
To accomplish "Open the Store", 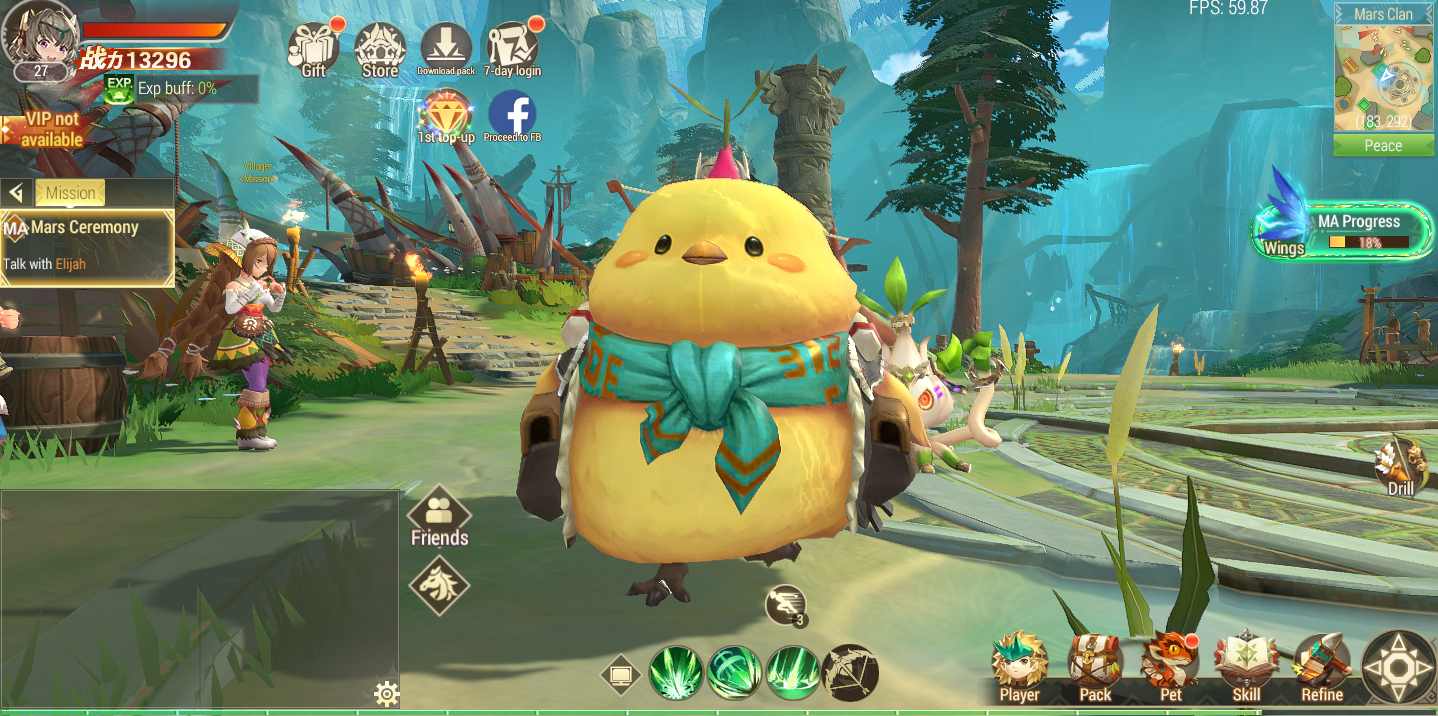I will point(379,48).
